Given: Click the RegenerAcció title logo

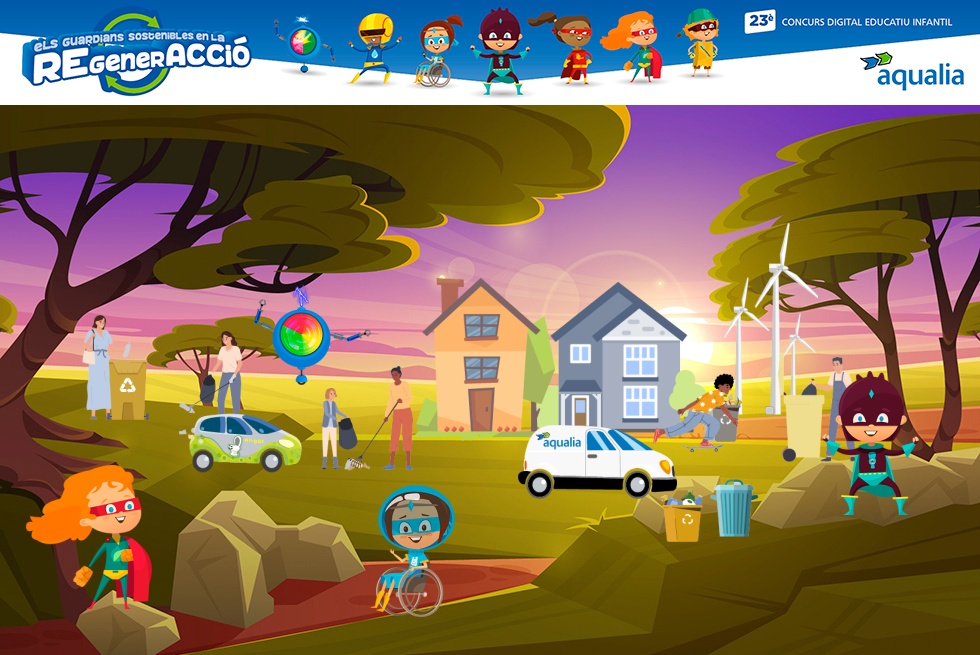Looking at the screenshot, I should point(136,55).
